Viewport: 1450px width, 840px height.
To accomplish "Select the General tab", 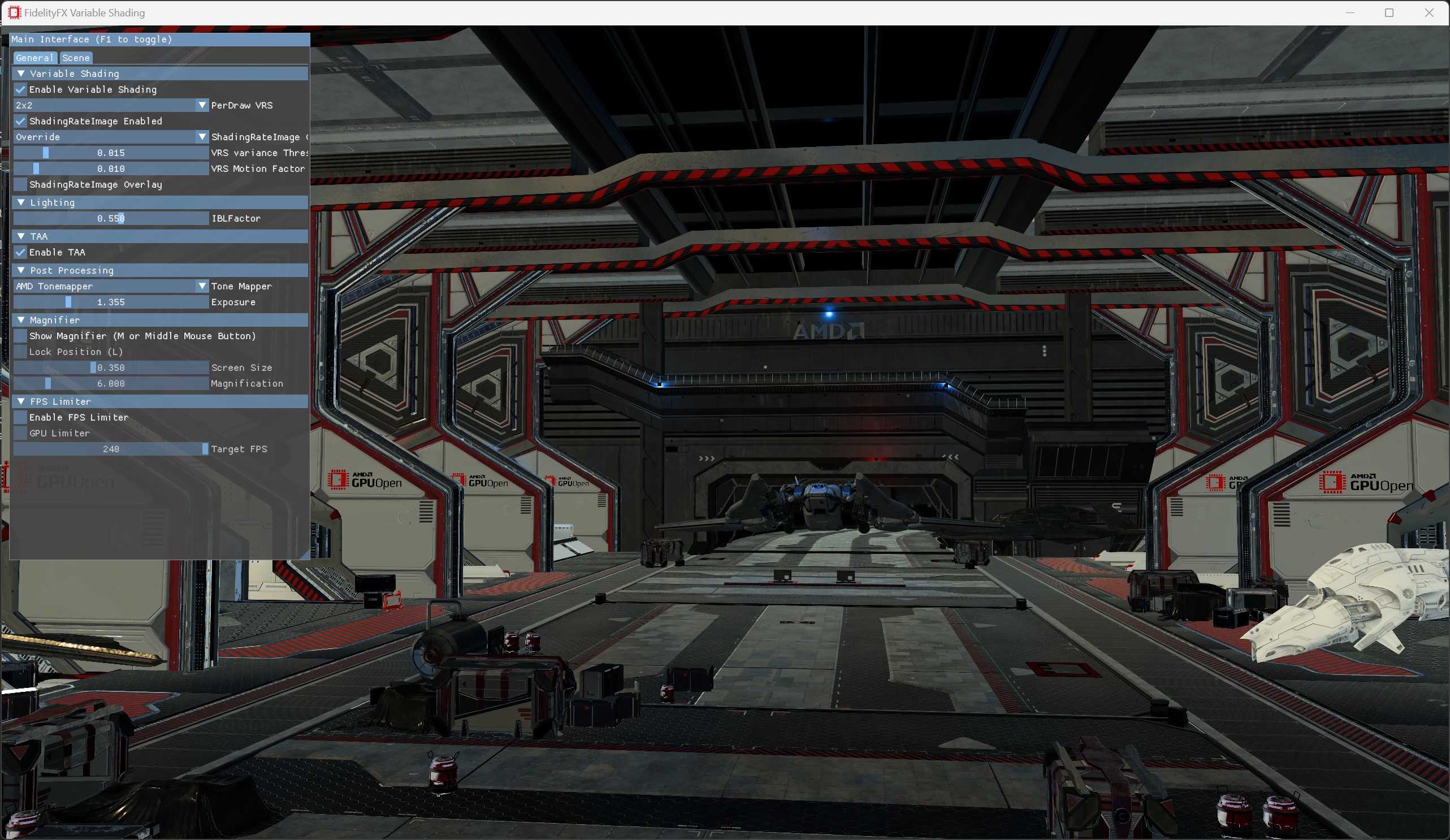I will pos(34,58).
